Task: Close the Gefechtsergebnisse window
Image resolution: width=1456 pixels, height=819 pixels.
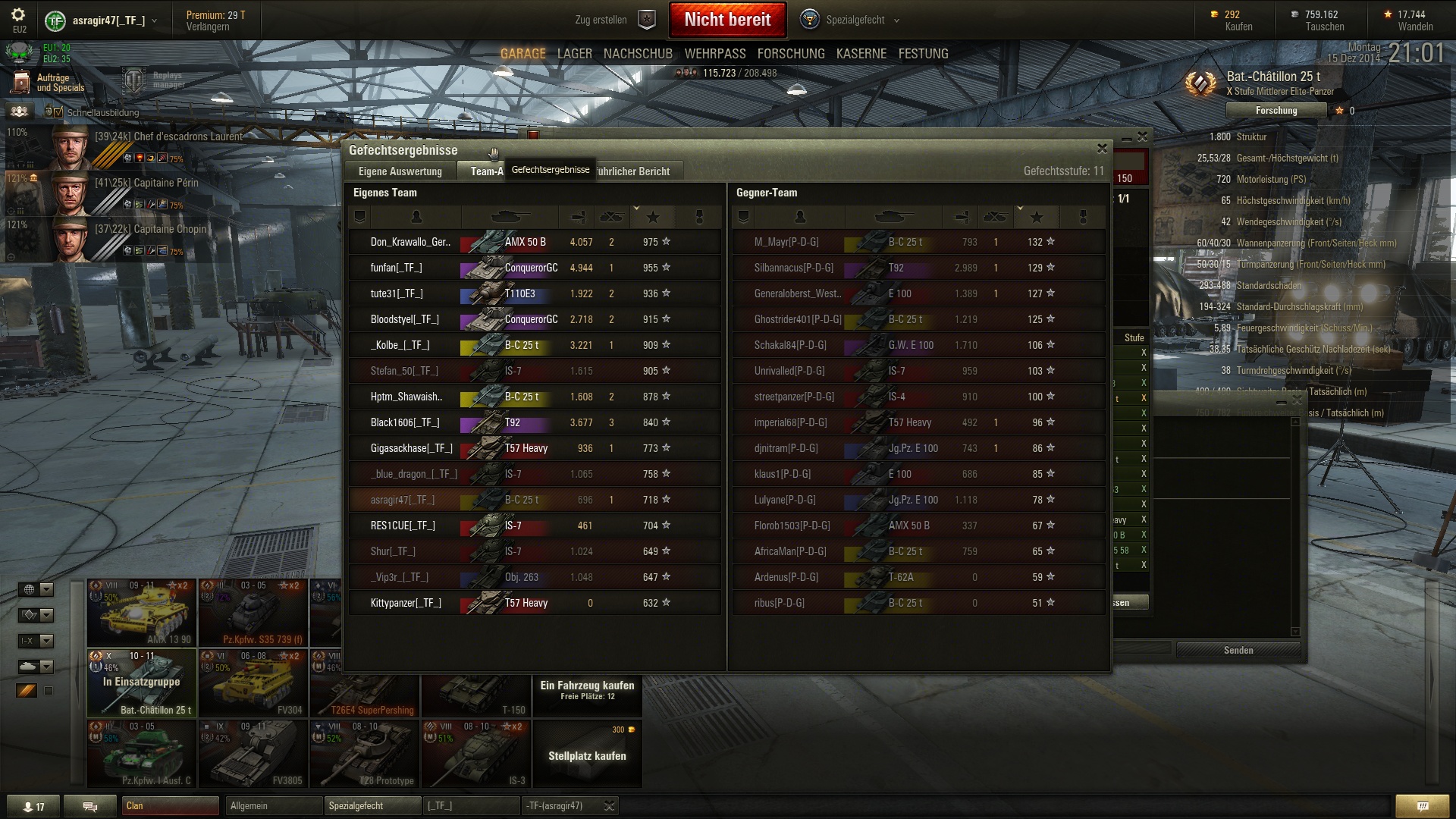Action: point(1102,149)
